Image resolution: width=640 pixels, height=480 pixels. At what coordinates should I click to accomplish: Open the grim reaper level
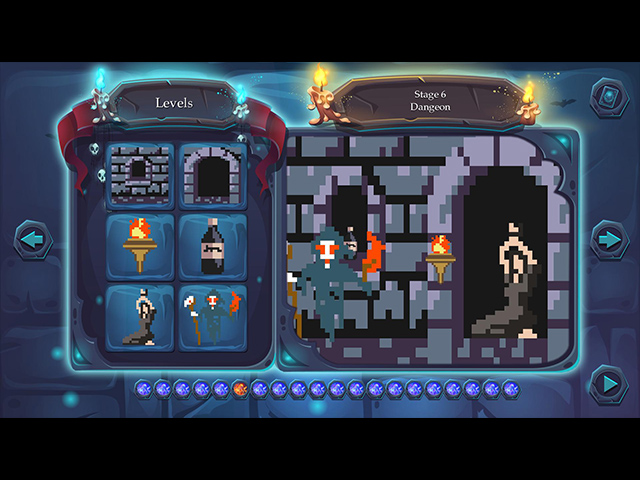211,317
